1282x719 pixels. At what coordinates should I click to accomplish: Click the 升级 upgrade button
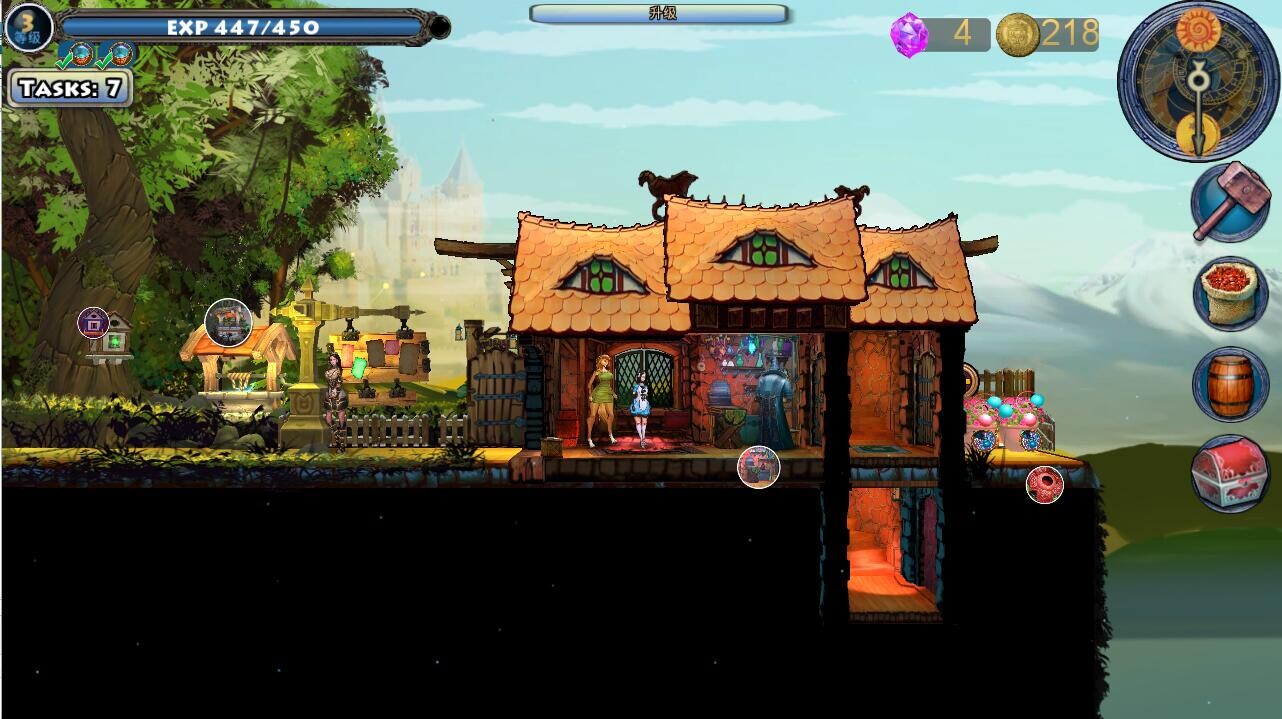pyautogui.click(x=660, y=14)
